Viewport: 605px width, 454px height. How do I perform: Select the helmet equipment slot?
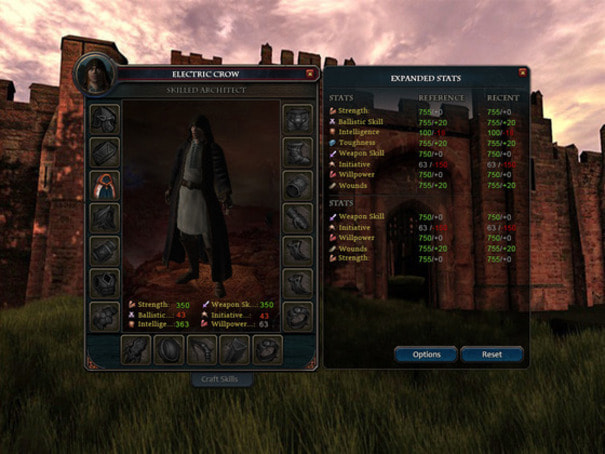coord(105,120)
